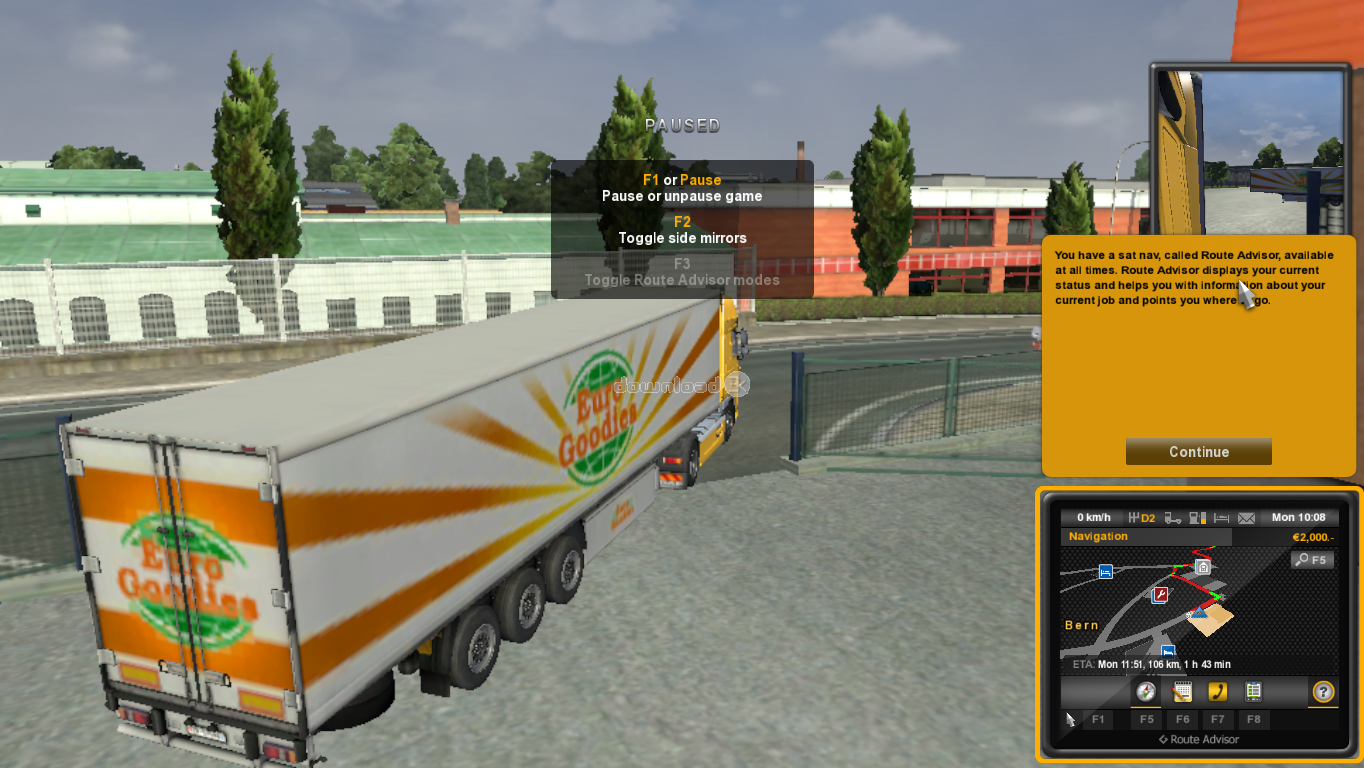1364x768 pixels.
Task: Toggle map zoom with the F5 magnifier
Action: point(1312,559)
